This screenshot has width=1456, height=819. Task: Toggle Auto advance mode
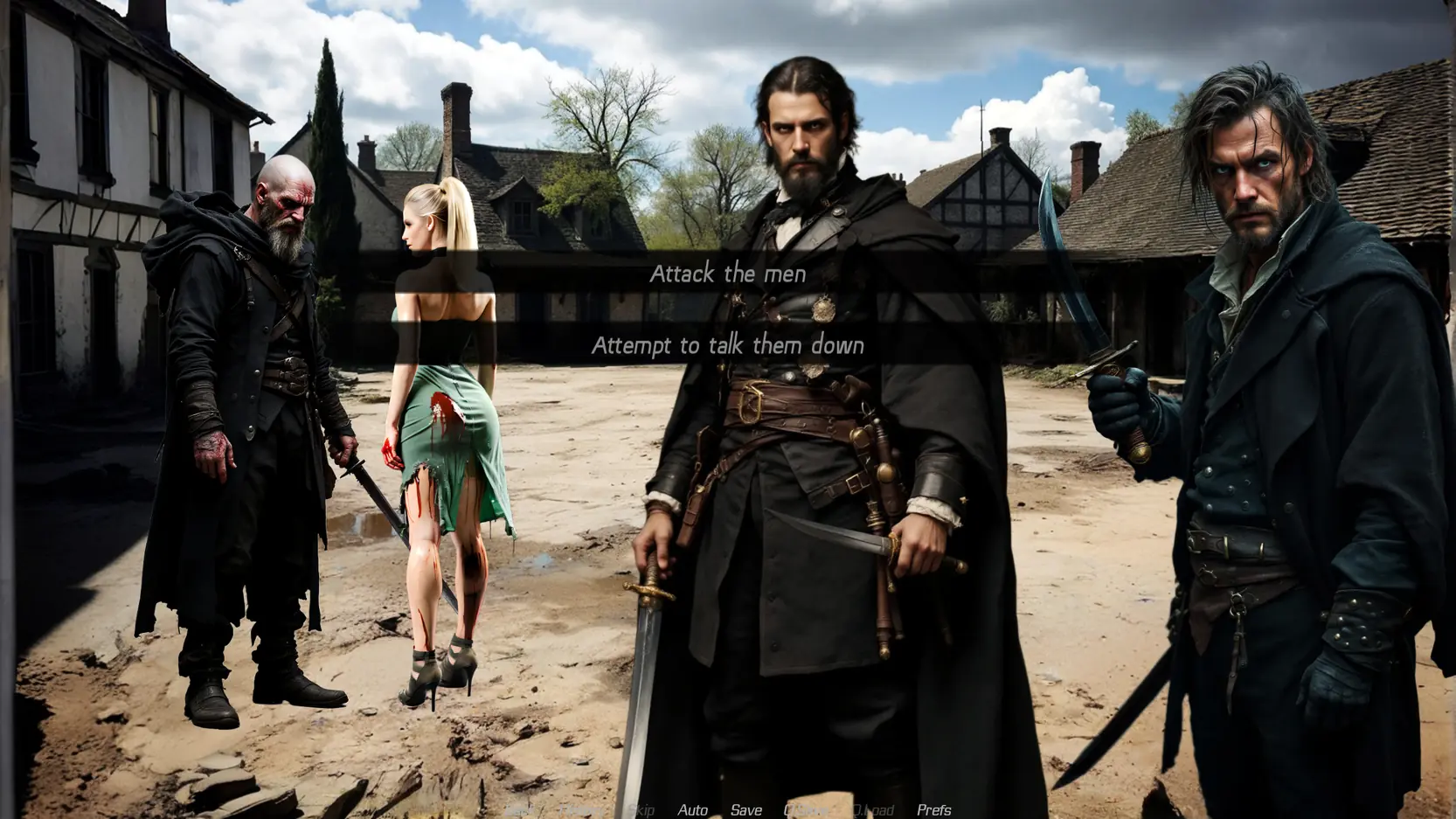tap(692, 810)
